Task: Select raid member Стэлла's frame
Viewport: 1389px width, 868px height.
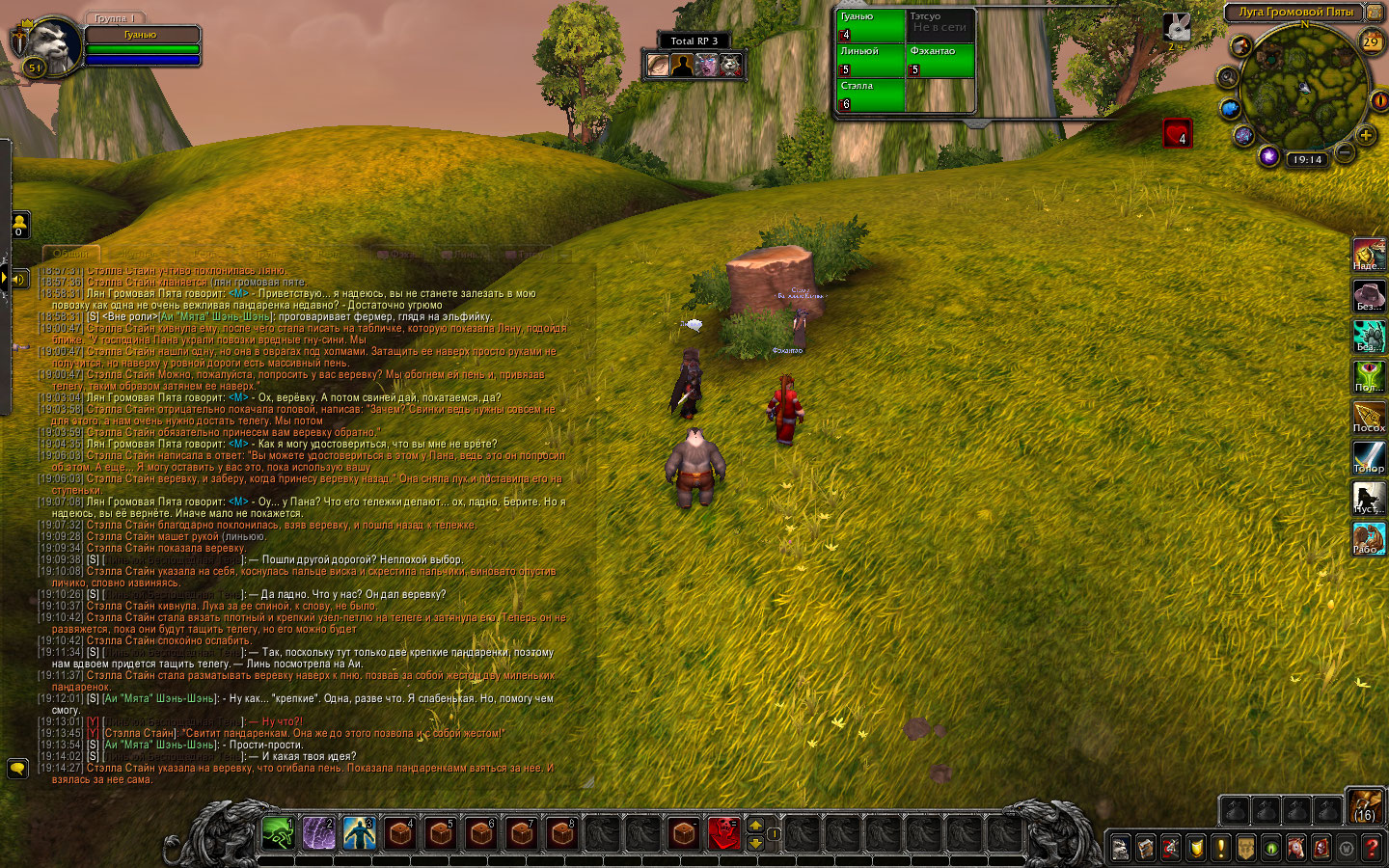Action: click(x=871, y=95)
